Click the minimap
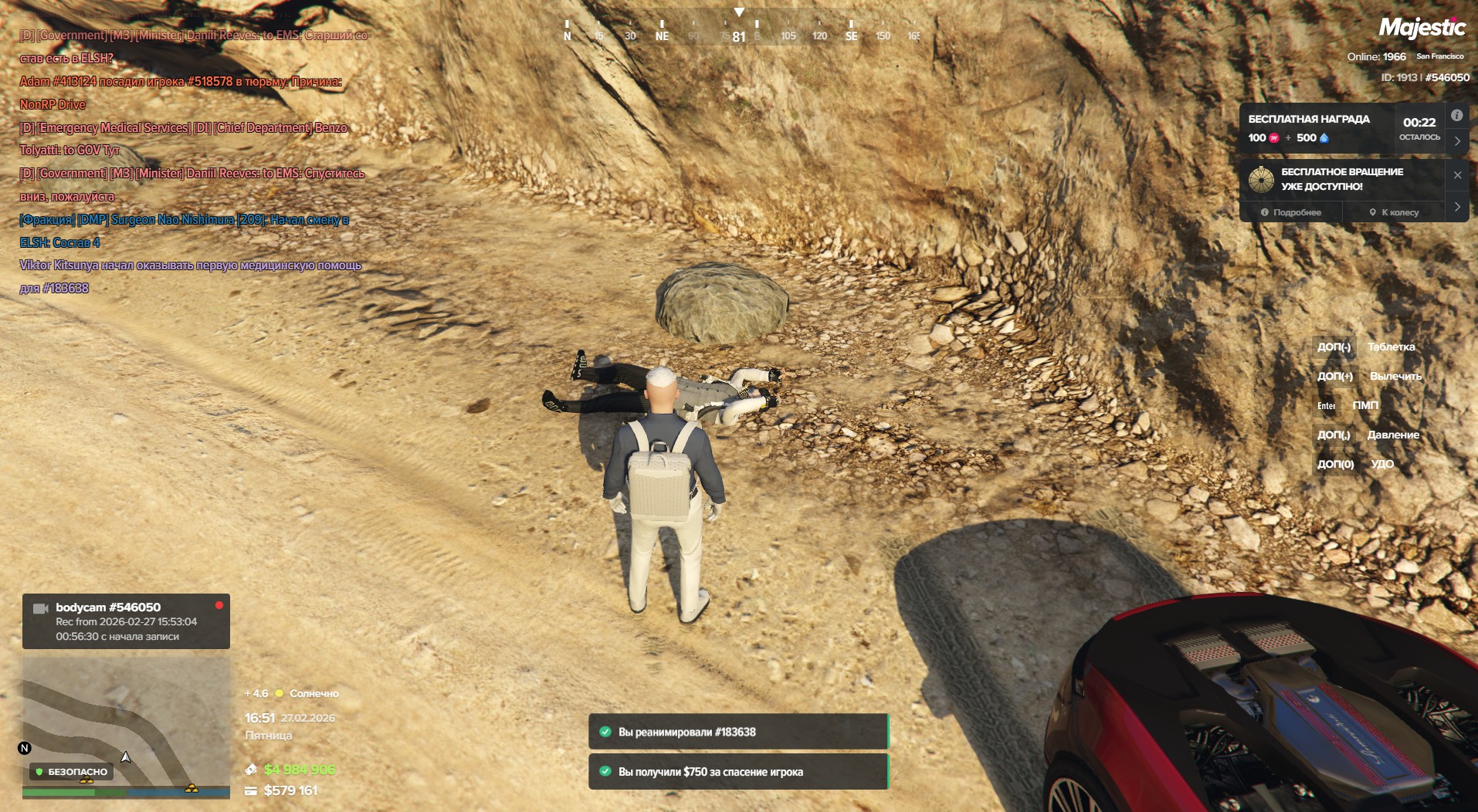 pyautogui.click(x=126, y=726)
